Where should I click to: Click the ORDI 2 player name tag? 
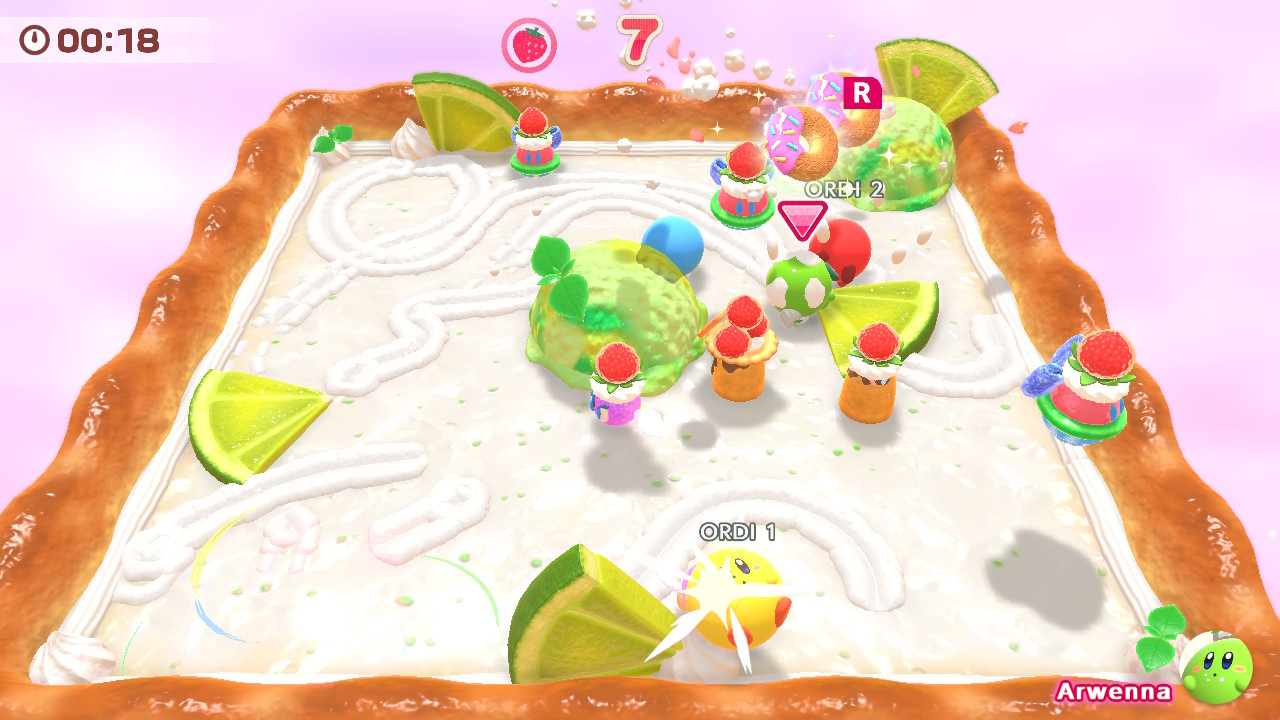click(845, 190)
